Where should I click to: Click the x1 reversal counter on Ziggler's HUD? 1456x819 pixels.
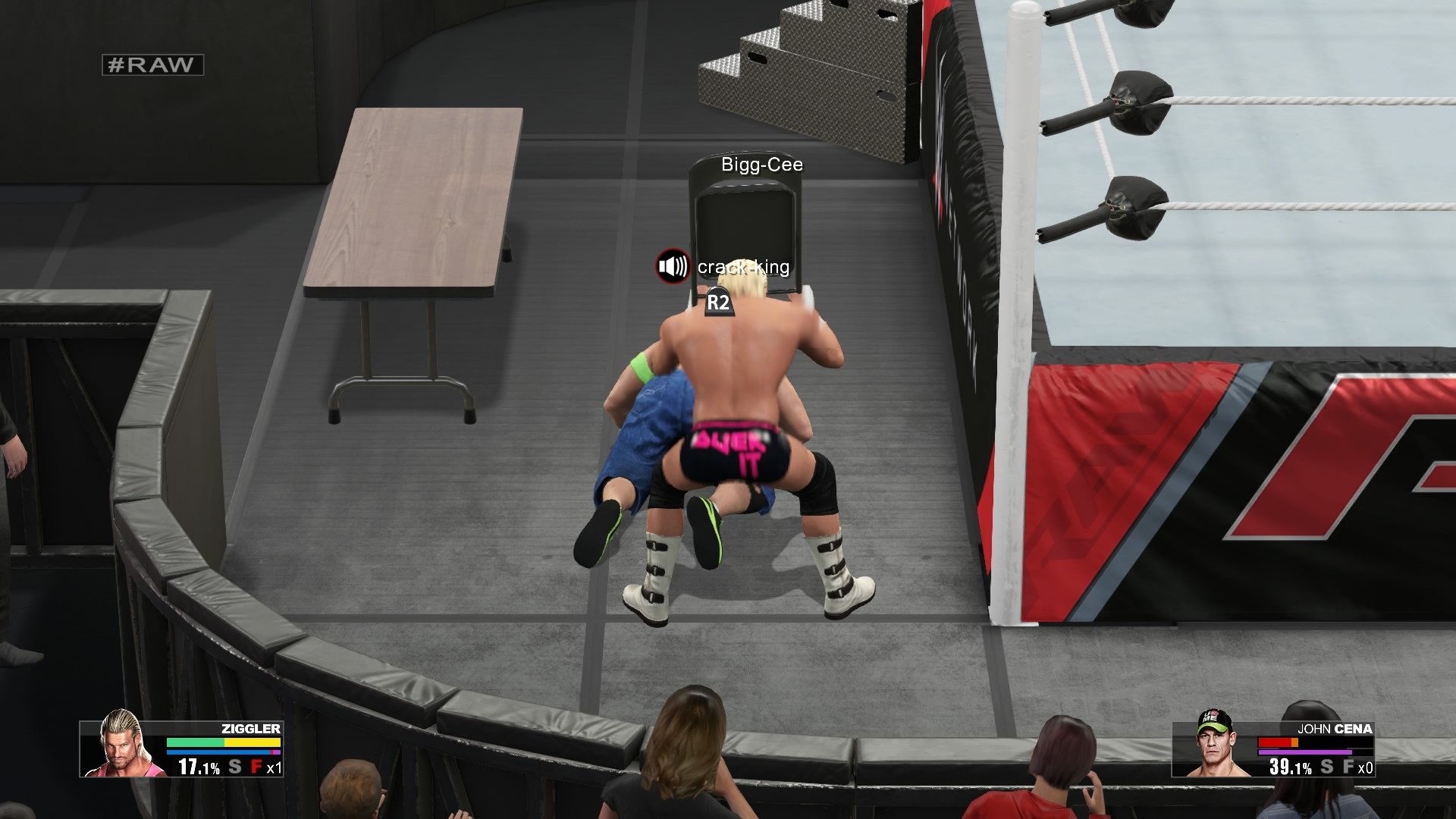[x=274, y=766]
